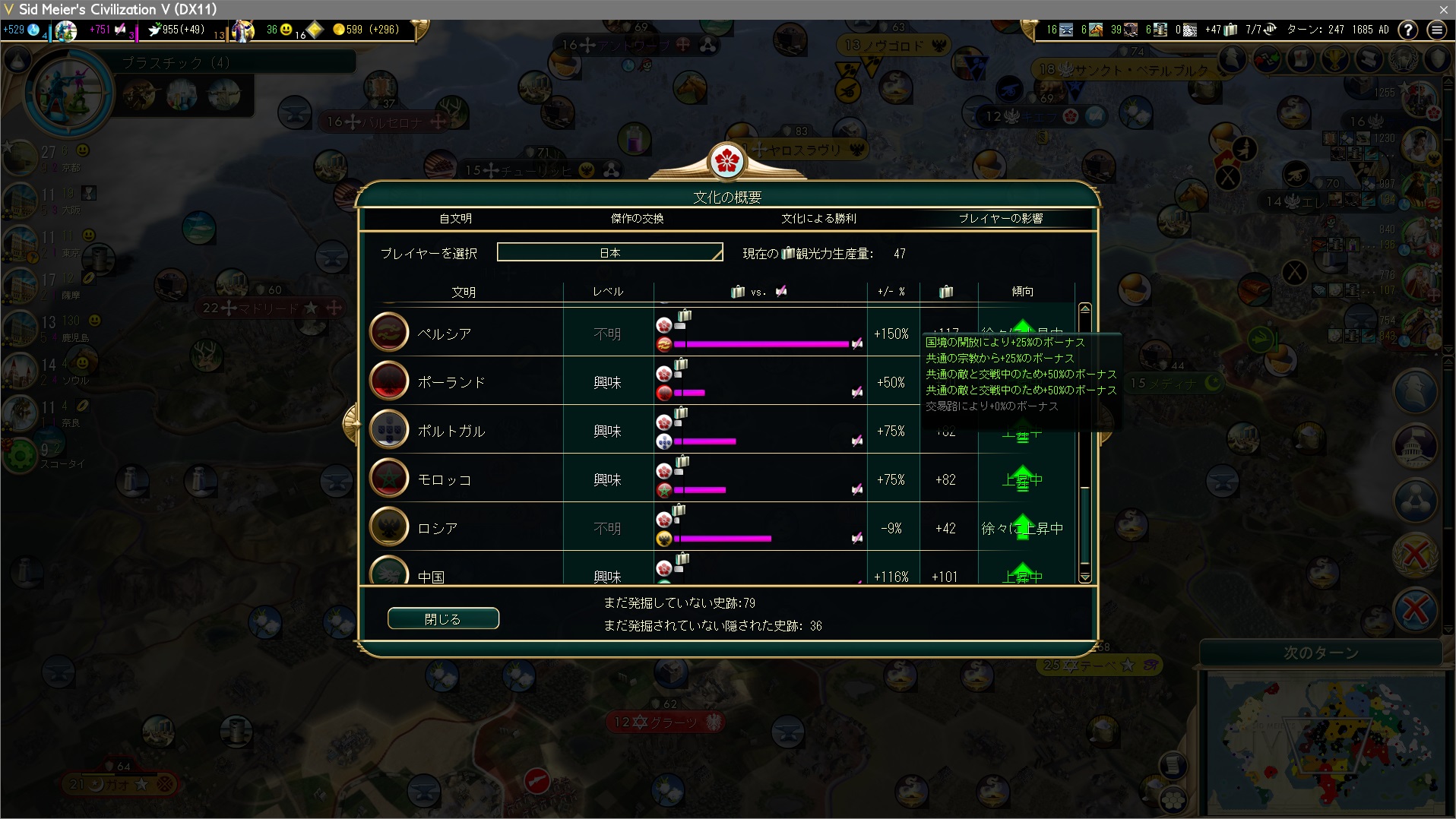
Task: Open the Civilopedia help question mark
Action: pos(1407,30)
